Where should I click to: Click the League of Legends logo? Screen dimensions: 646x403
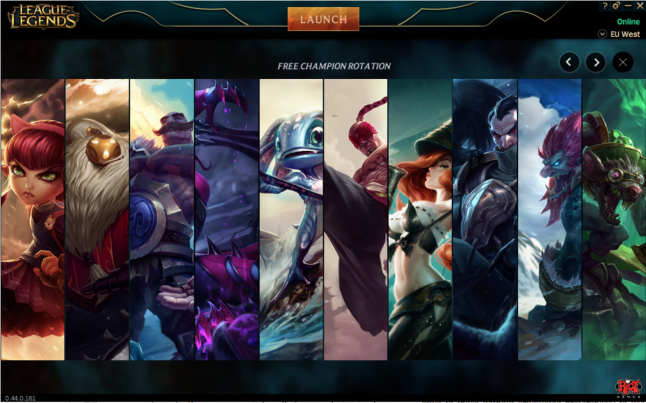(x=43, y=17)
